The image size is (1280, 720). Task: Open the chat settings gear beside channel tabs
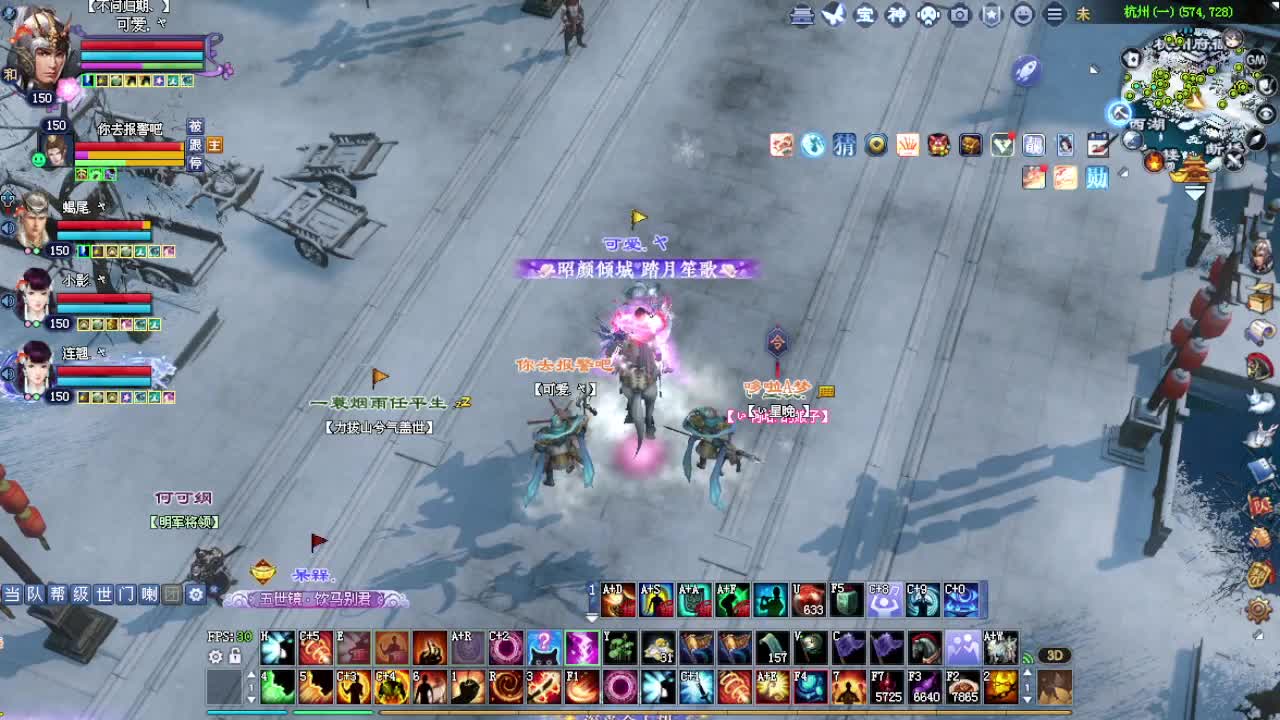(196, 594)
